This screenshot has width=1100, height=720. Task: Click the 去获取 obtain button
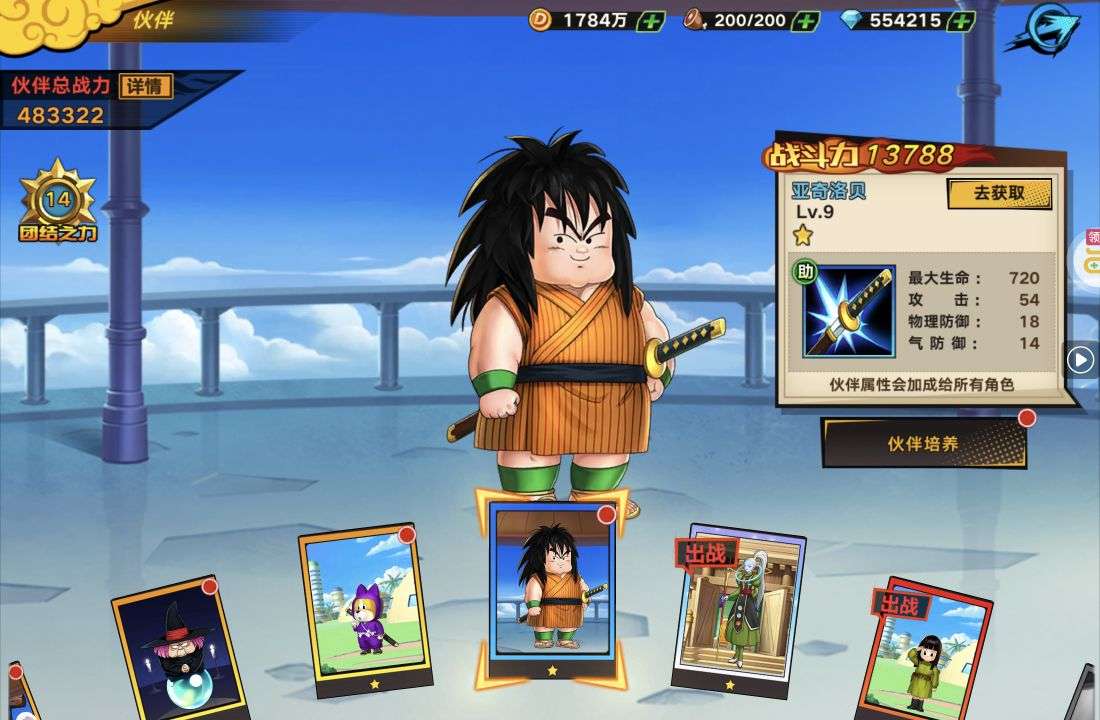click(x=999, y=193)
